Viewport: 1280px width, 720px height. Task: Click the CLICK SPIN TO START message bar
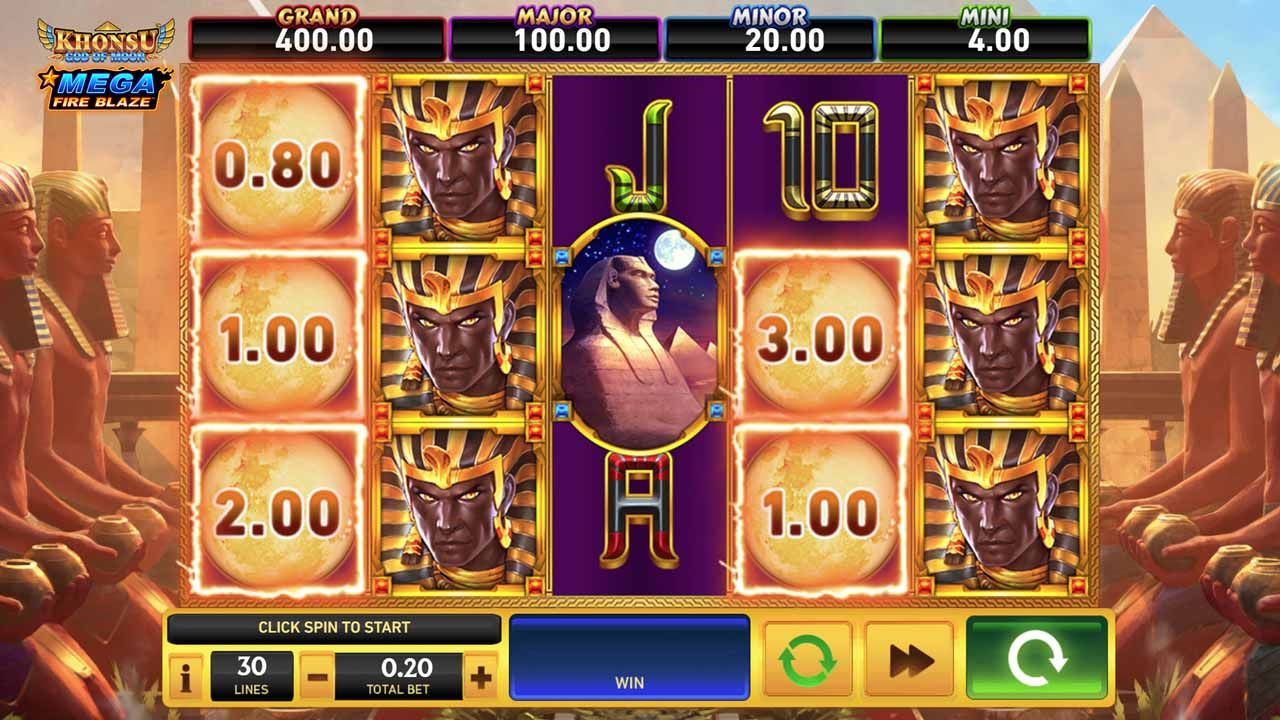point(334,629)
